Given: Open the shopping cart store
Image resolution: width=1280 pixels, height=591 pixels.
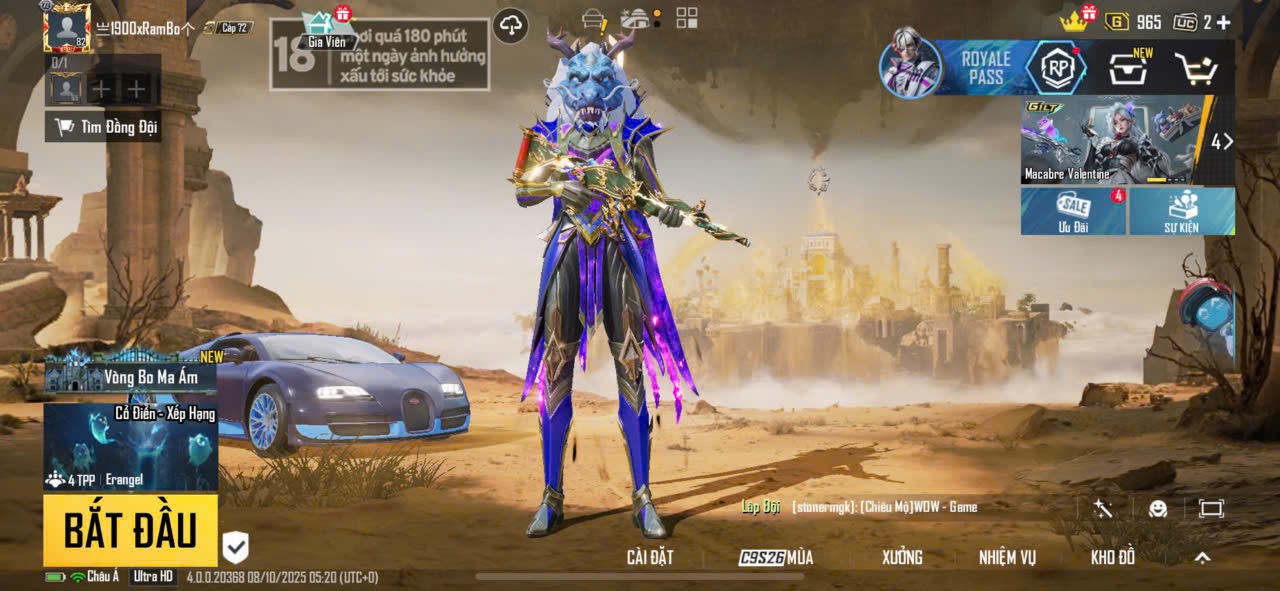Looking at the screenshot, I should tap(1194, 69).
